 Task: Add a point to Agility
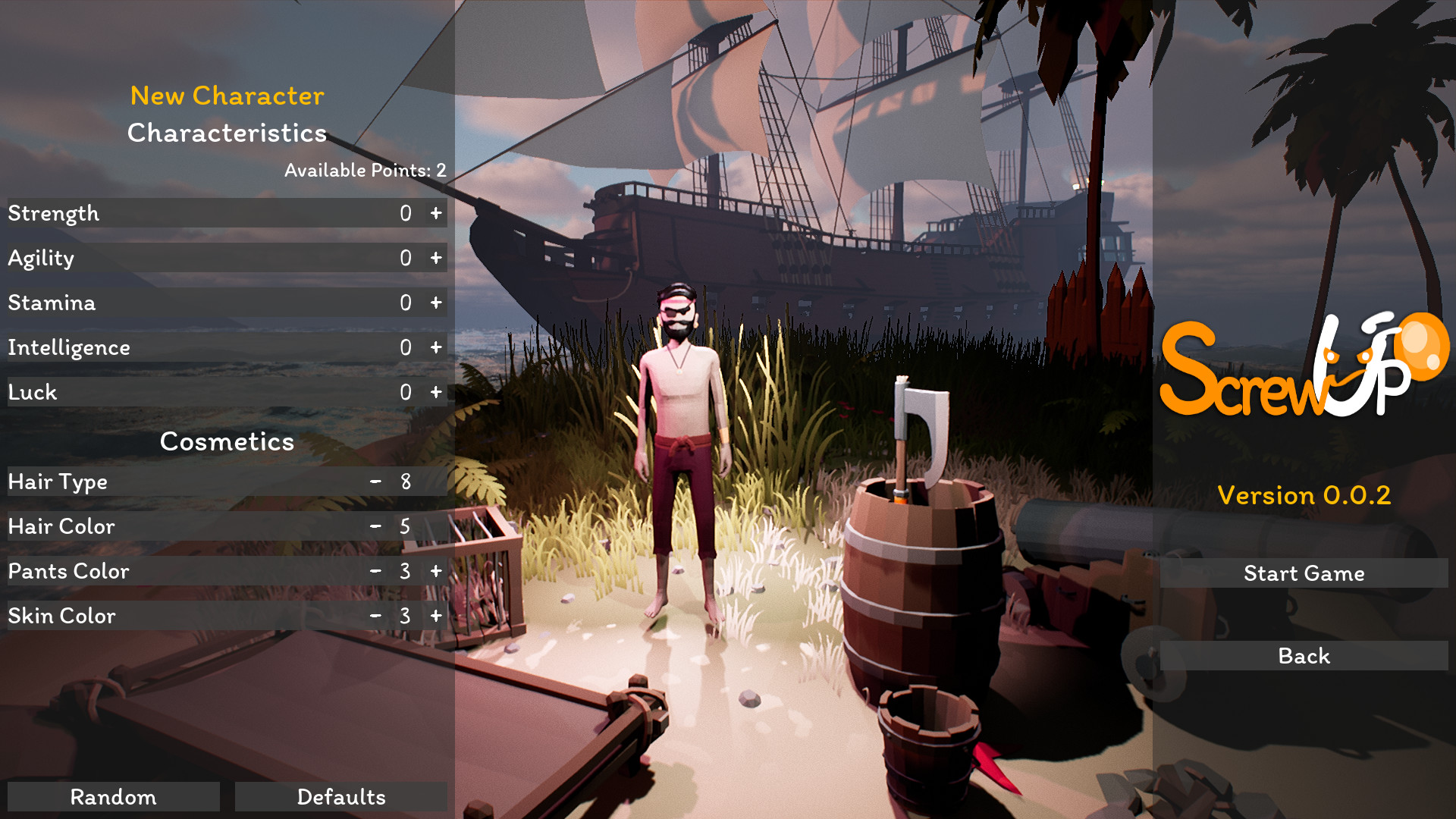(x=436, y=259)
